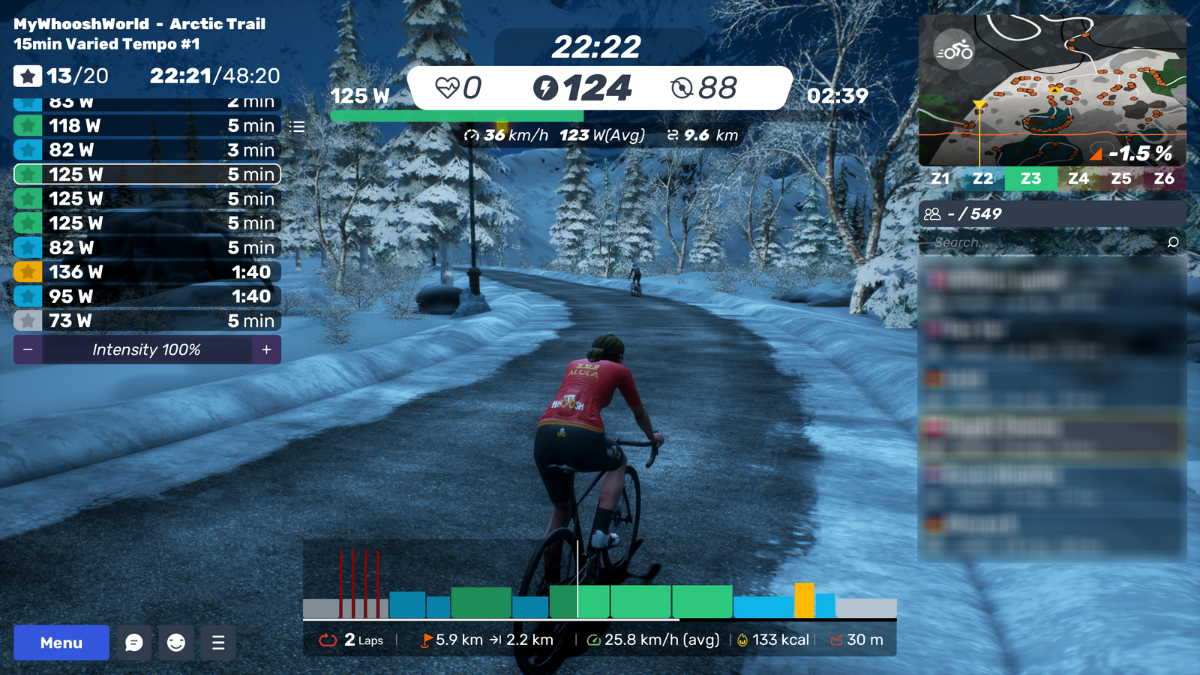Select the 136 W 1:40 interval row
Image resolution: width=1200 pixels, height=675 pixels.
point(147,272)
